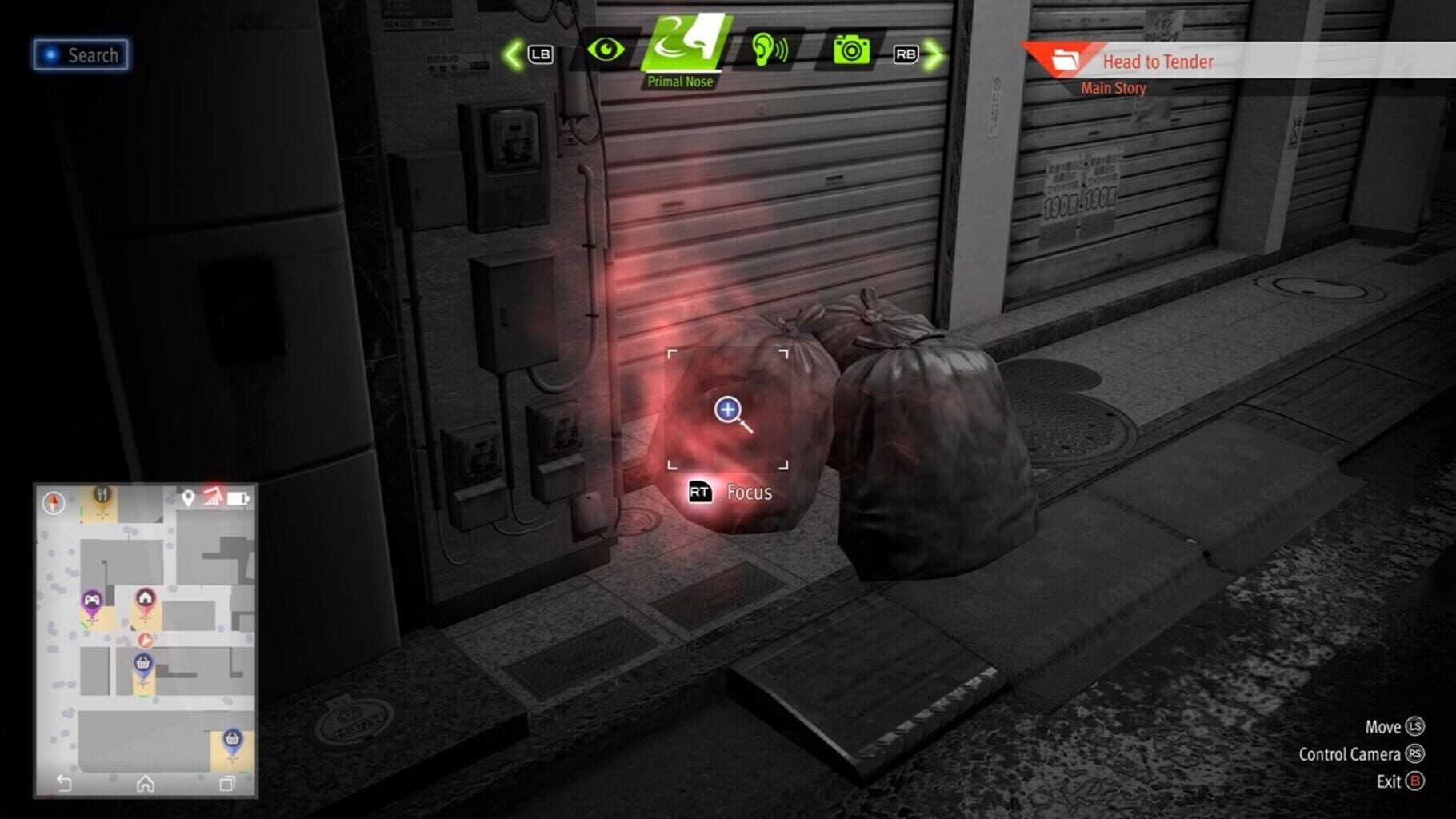Select the shopping basket pin on minimap
This screenshot has width=1456, height=819.
point(142,662)
